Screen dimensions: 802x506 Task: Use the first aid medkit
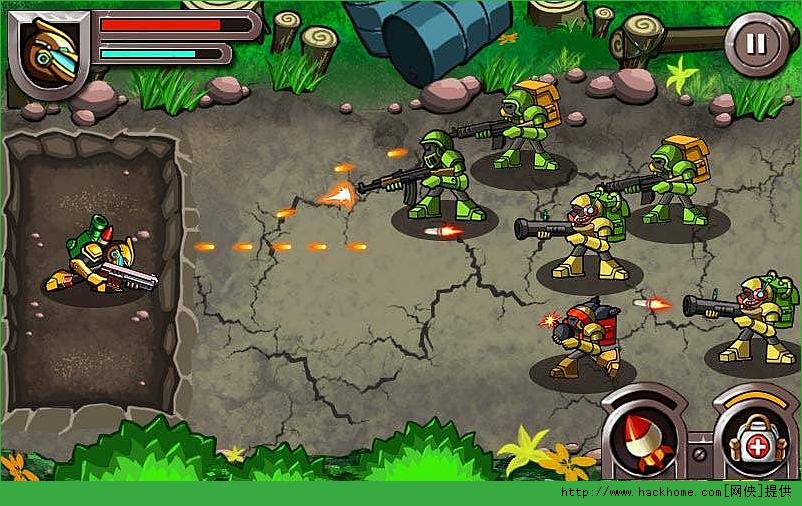(x=755, y=441)
